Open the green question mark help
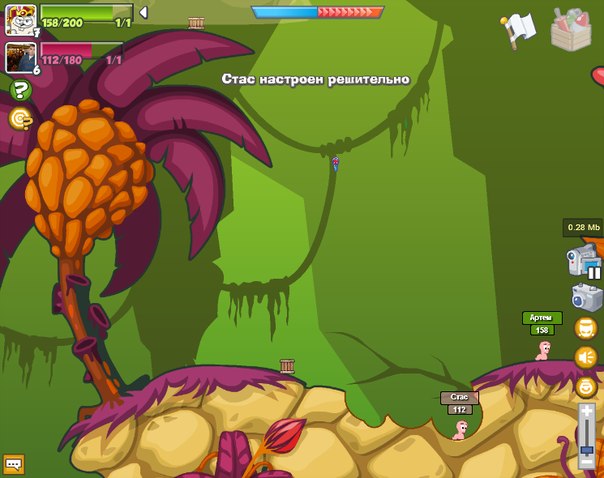This screenshot has width=604, height=478. tap(19, 91)
